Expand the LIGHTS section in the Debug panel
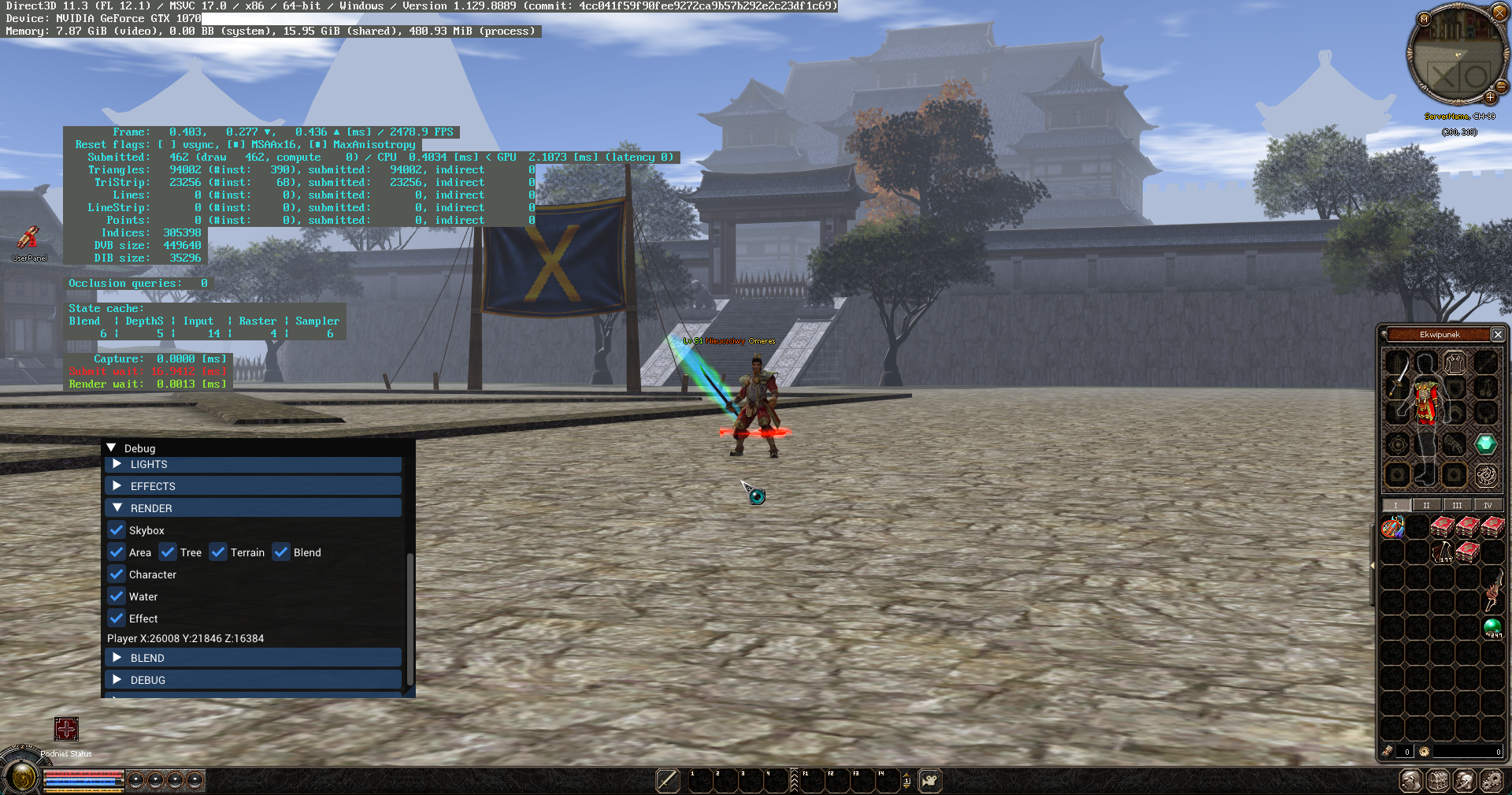 coord(149,464)
